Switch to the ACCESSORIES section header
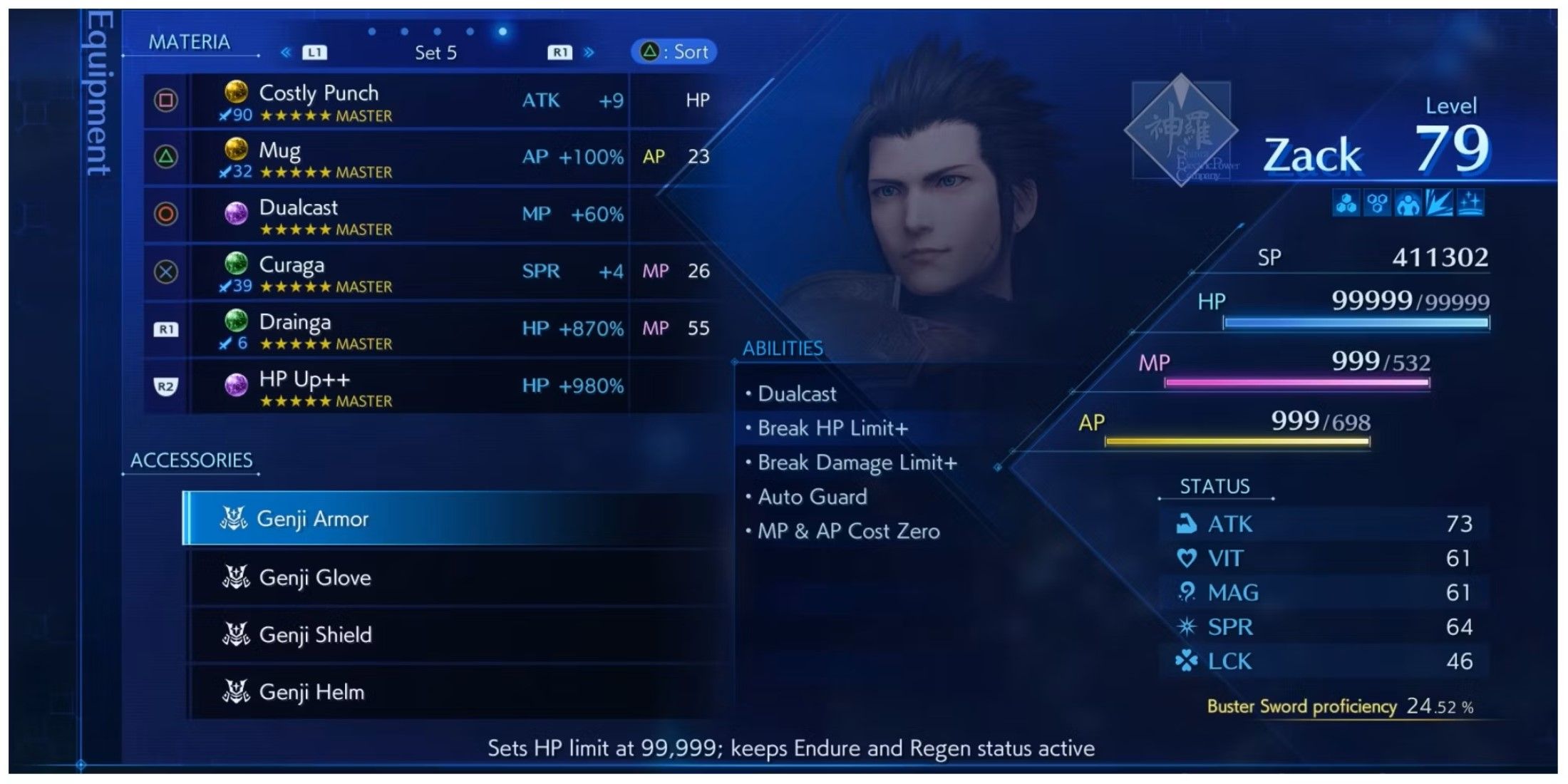This screenshot has width=1568, height=784. click(190, 460)
